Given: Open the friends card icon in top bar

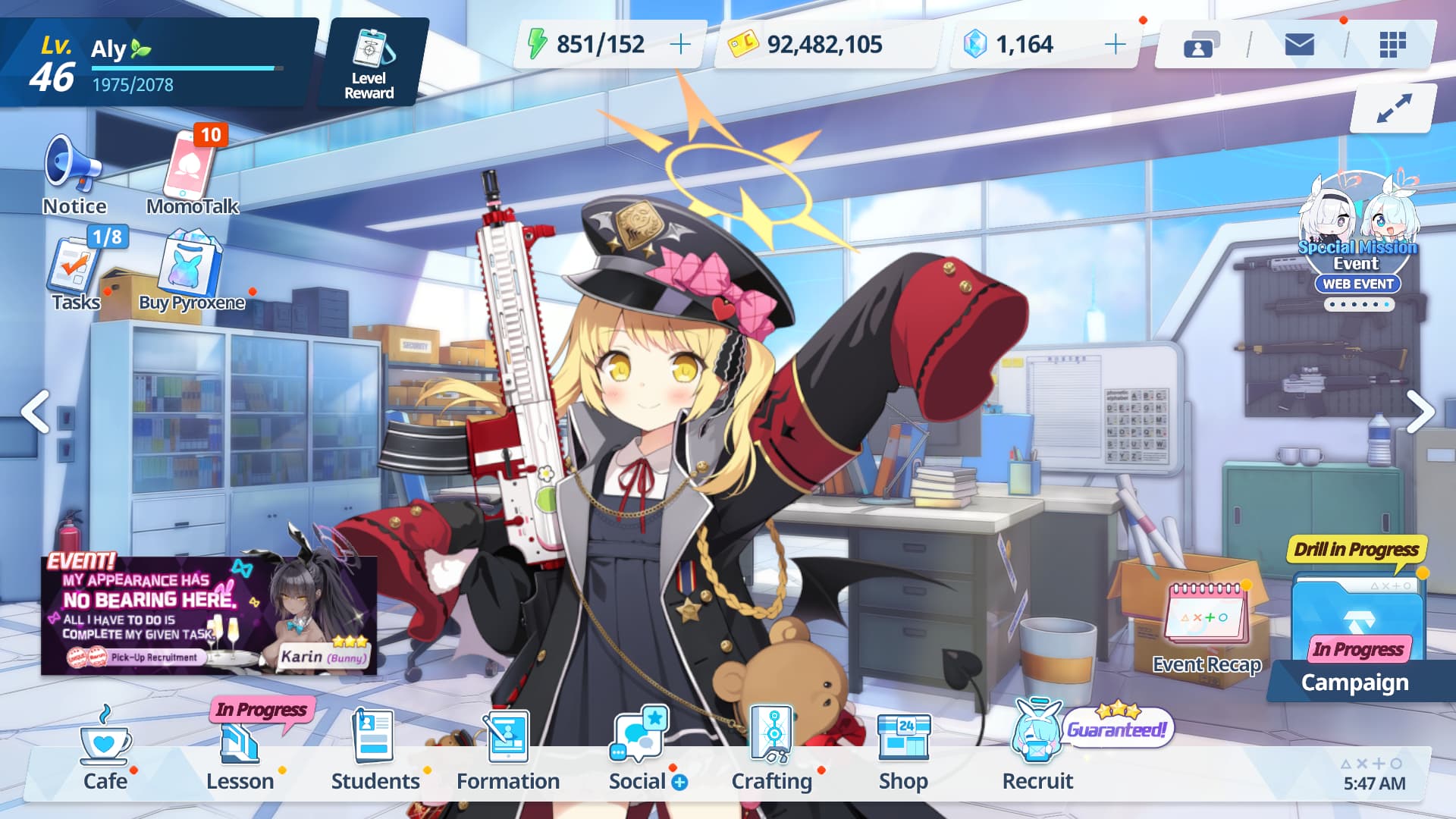Looking at the screenshot, I should 1200,45.
